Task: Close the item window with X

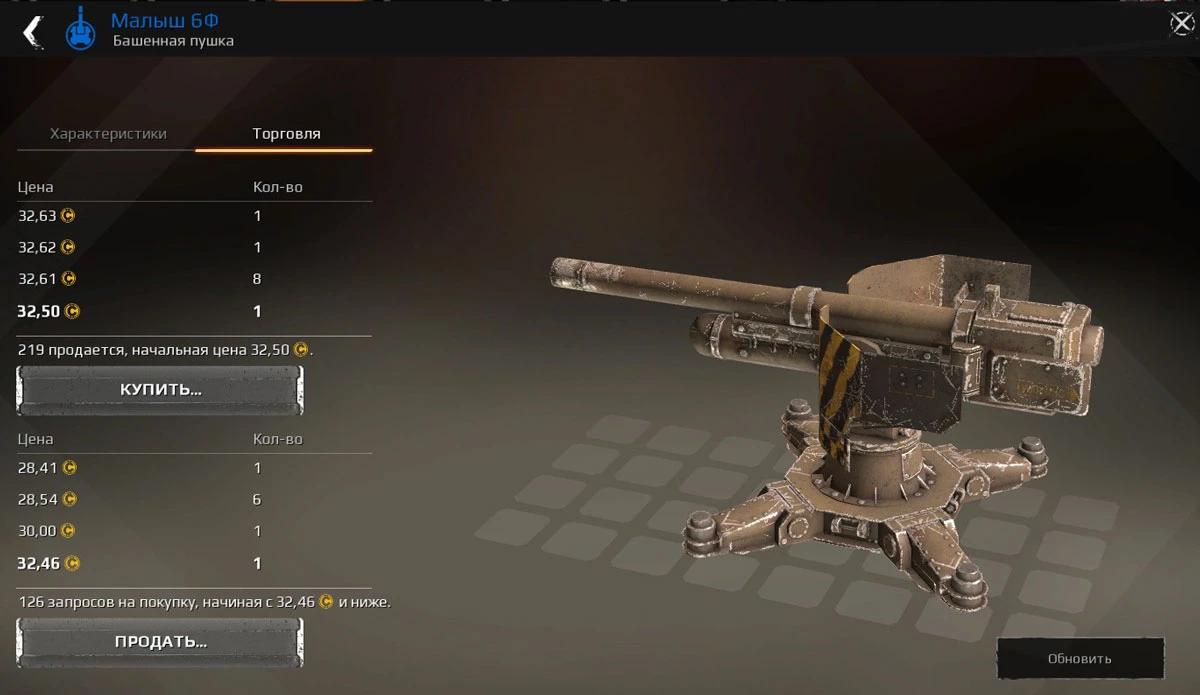Action: (1181, 24)
